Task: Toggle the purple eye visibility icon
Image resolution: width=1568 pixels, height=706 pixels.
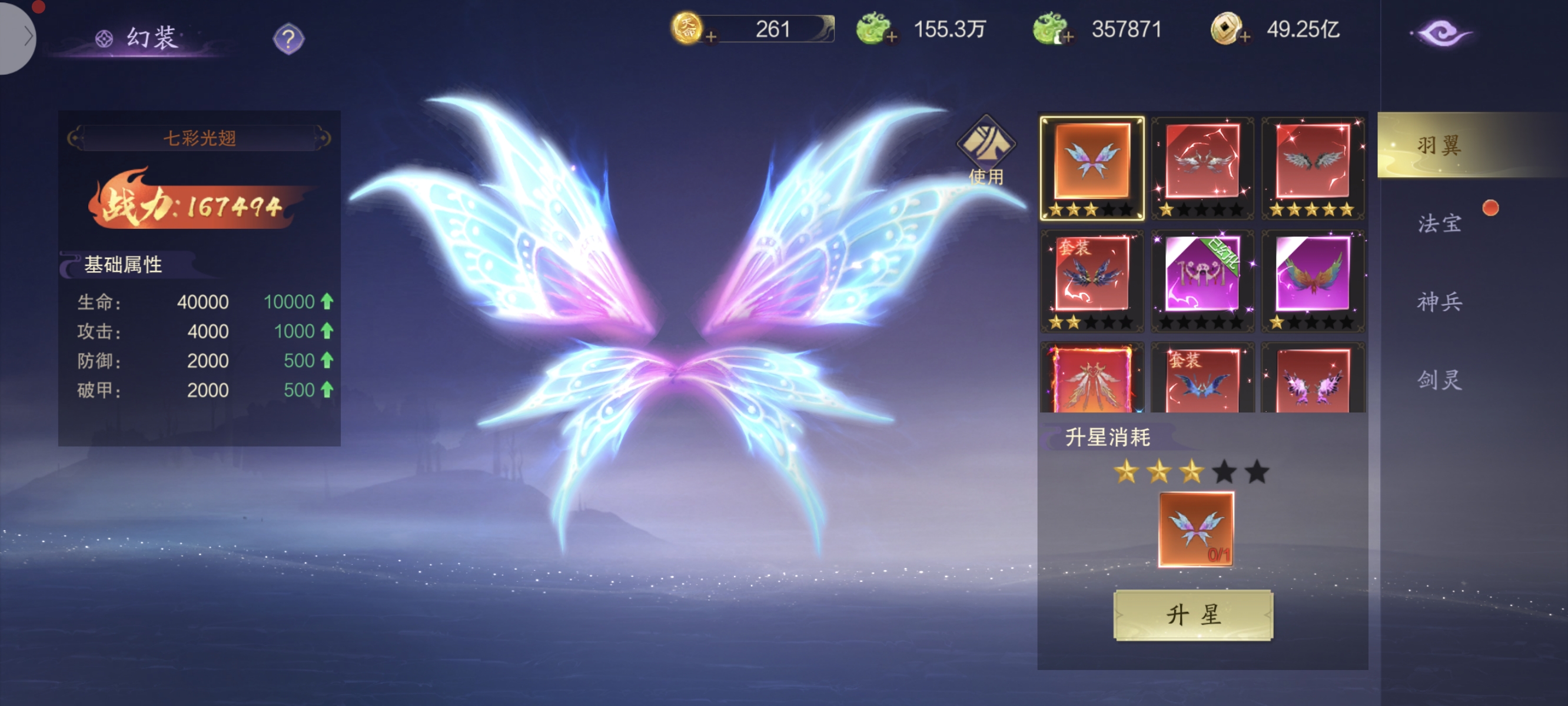Action: 1441,33
